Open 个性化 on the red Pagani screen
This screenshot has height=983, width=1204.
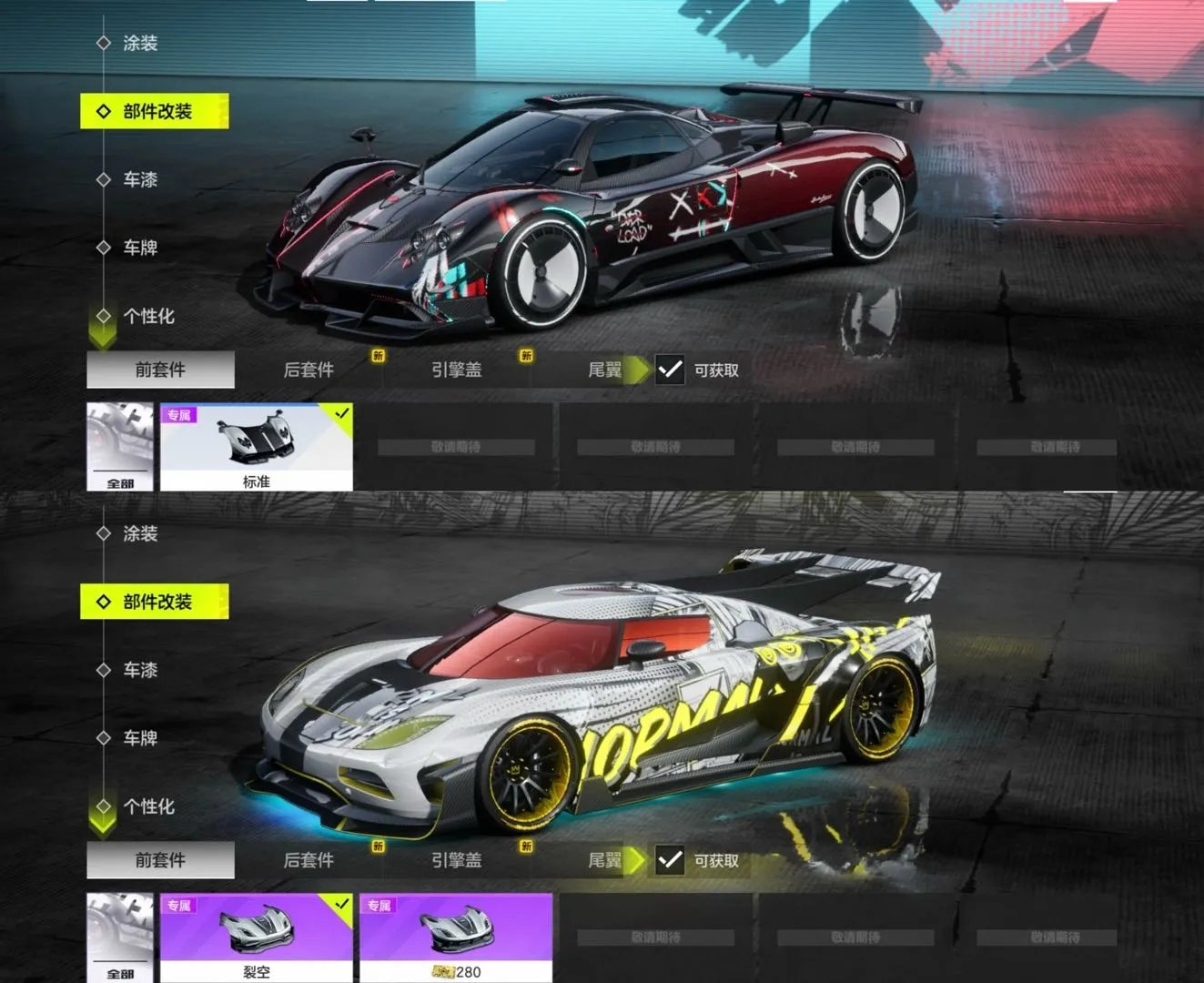148,316
